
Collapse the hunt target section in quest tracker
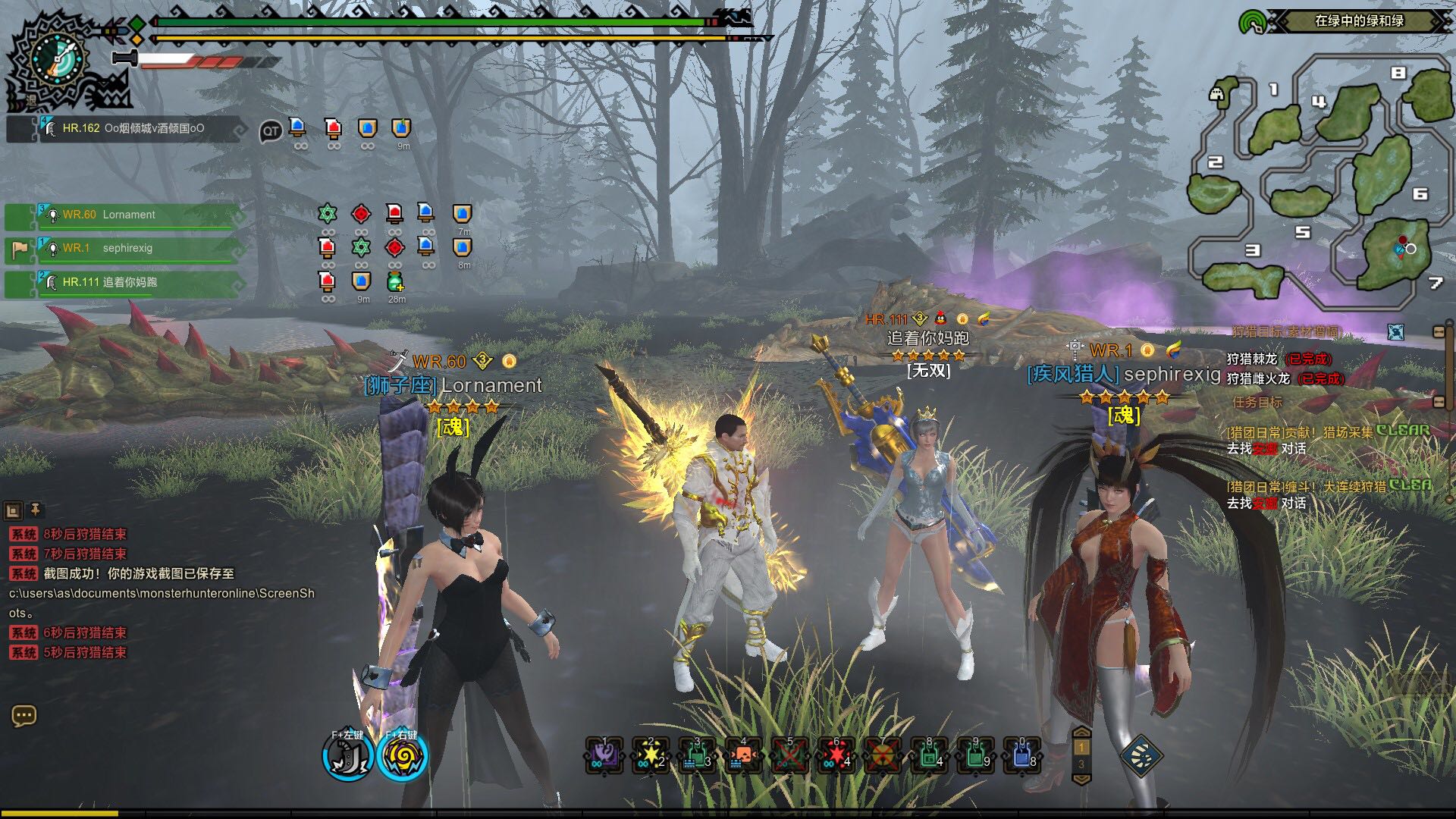point(1439,332)
